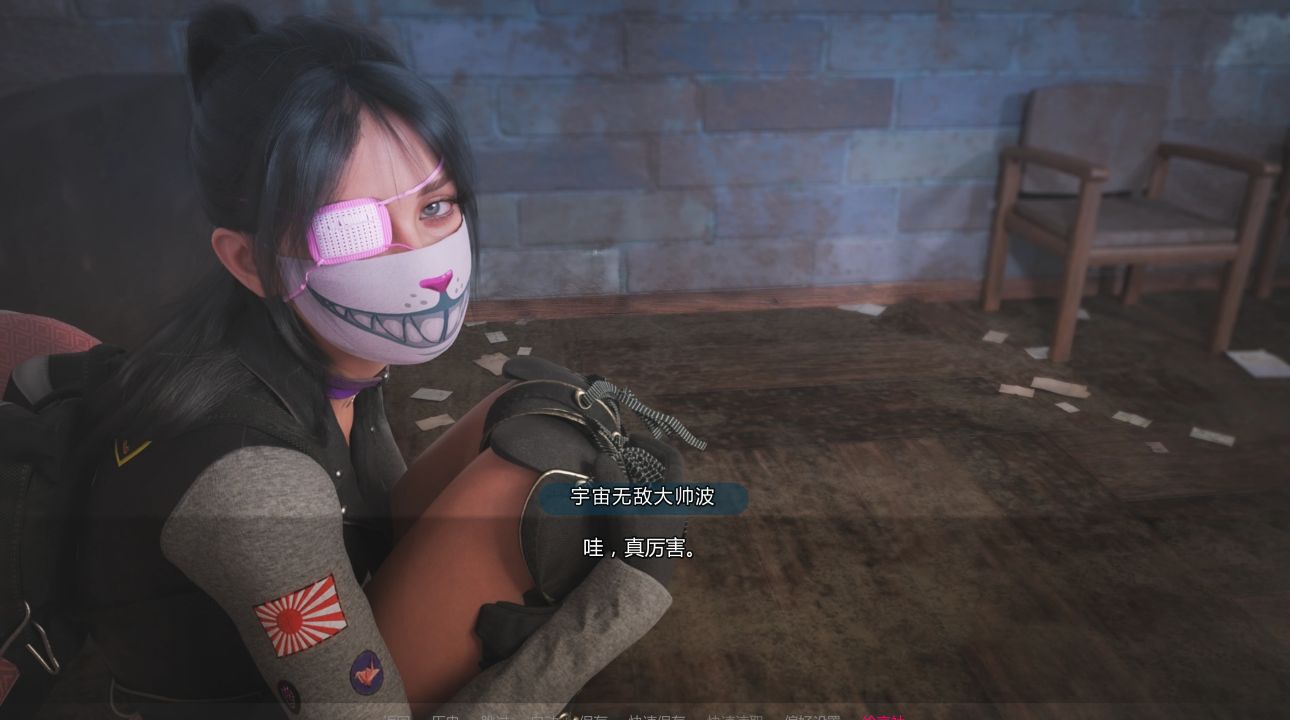Stop fast-forwarding via 跳过
This screenshot has width=1290, height=720.
(x=495, y=714)
